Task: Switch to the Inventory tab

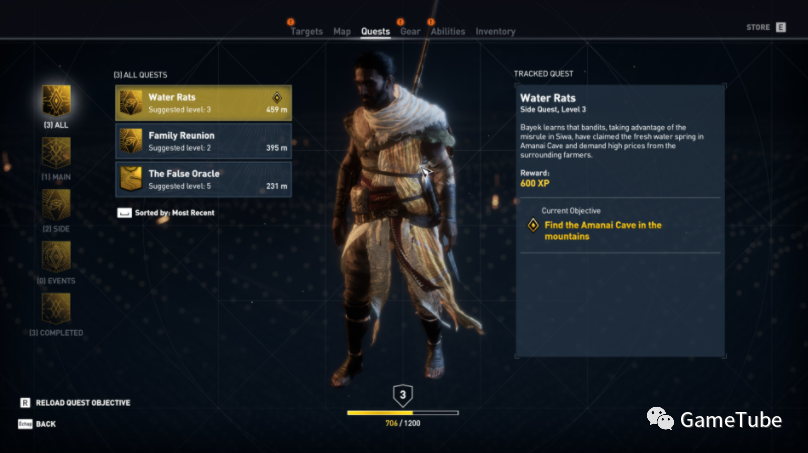Action: [x=495, y=32]
